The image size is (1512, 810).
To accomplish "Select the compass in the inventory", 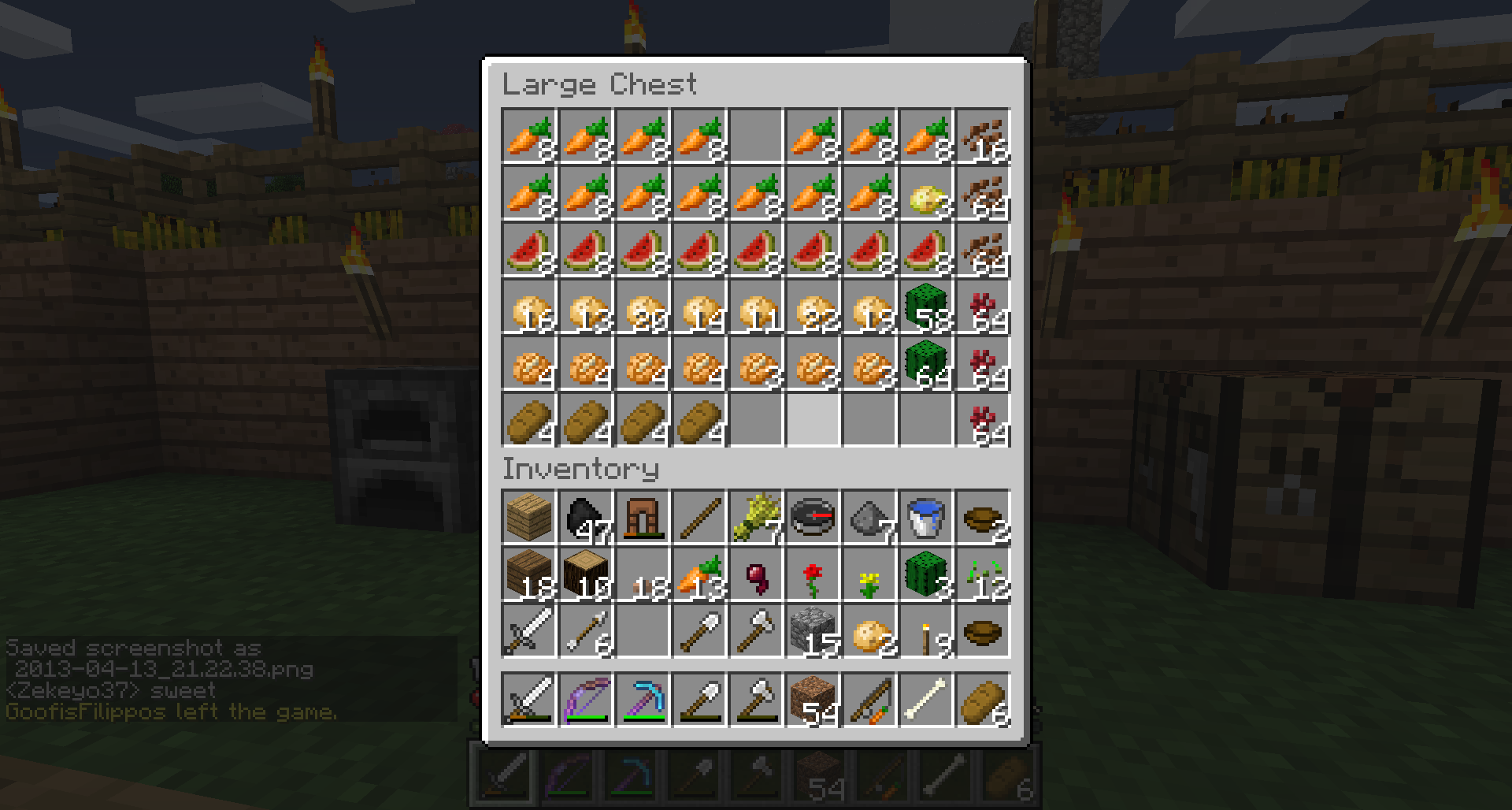I will coord(813,518).
